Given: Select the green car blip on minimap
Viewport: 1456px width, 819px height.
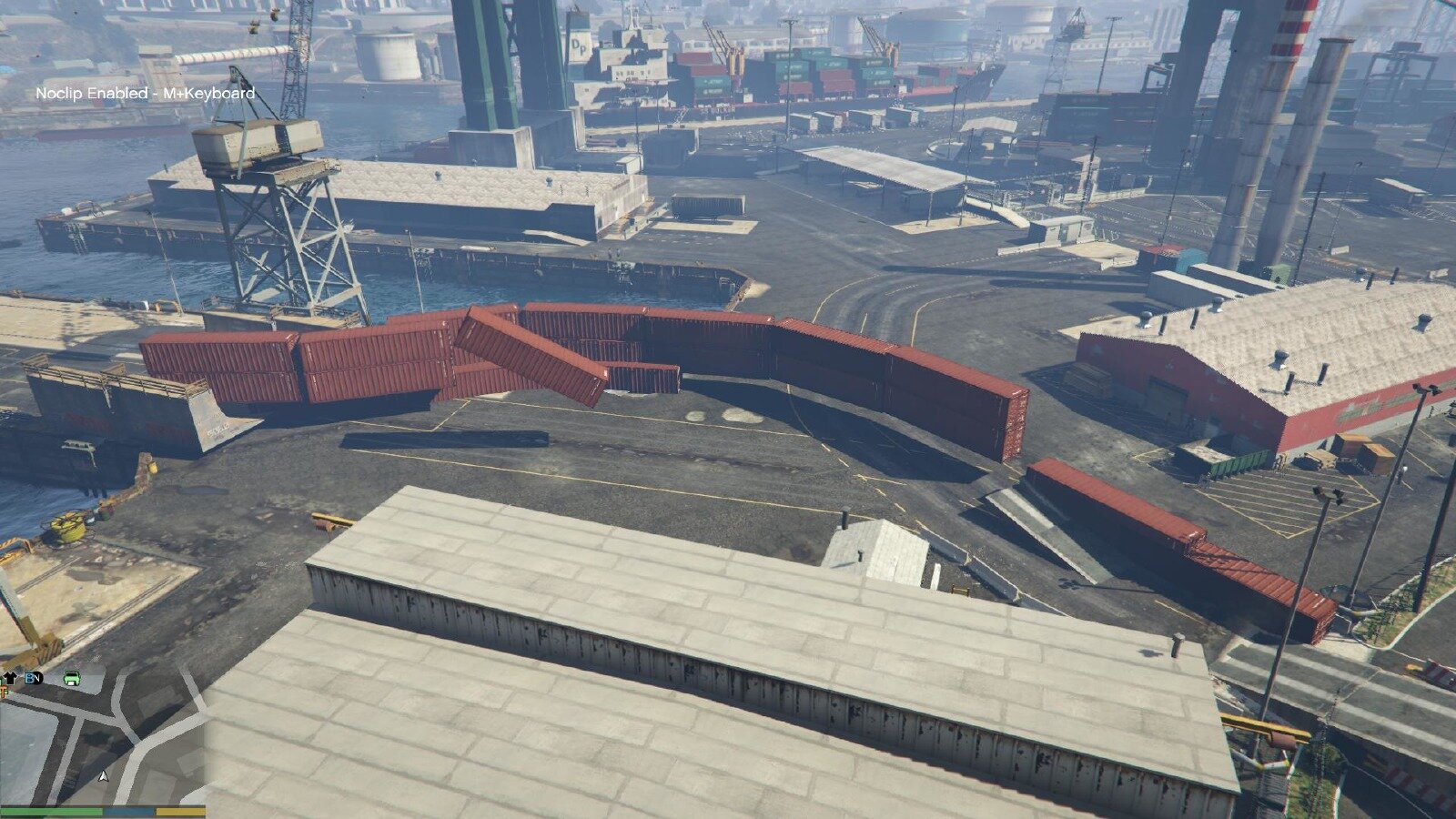Looking at the screenshot, I should [x=72, y=678].
